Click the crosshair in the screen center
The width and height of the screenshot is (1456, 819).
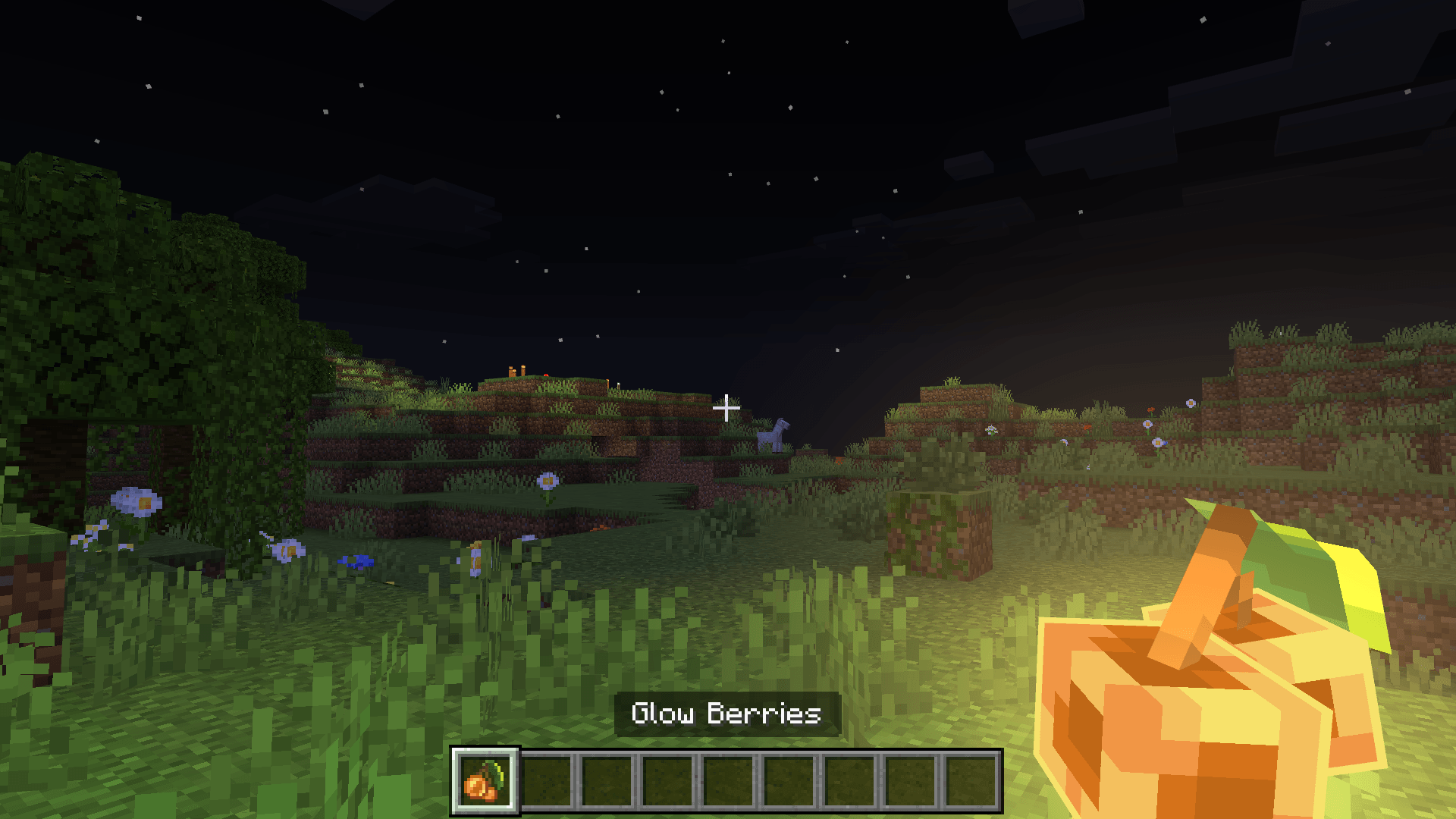[x=726, y=408]
